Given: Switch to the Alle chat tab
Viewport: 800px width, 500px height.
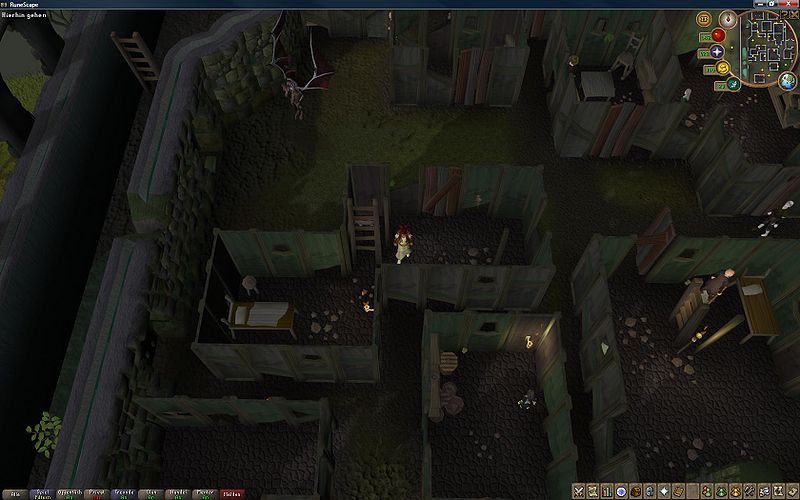Looking at the screenshot, I should [14, 493].
